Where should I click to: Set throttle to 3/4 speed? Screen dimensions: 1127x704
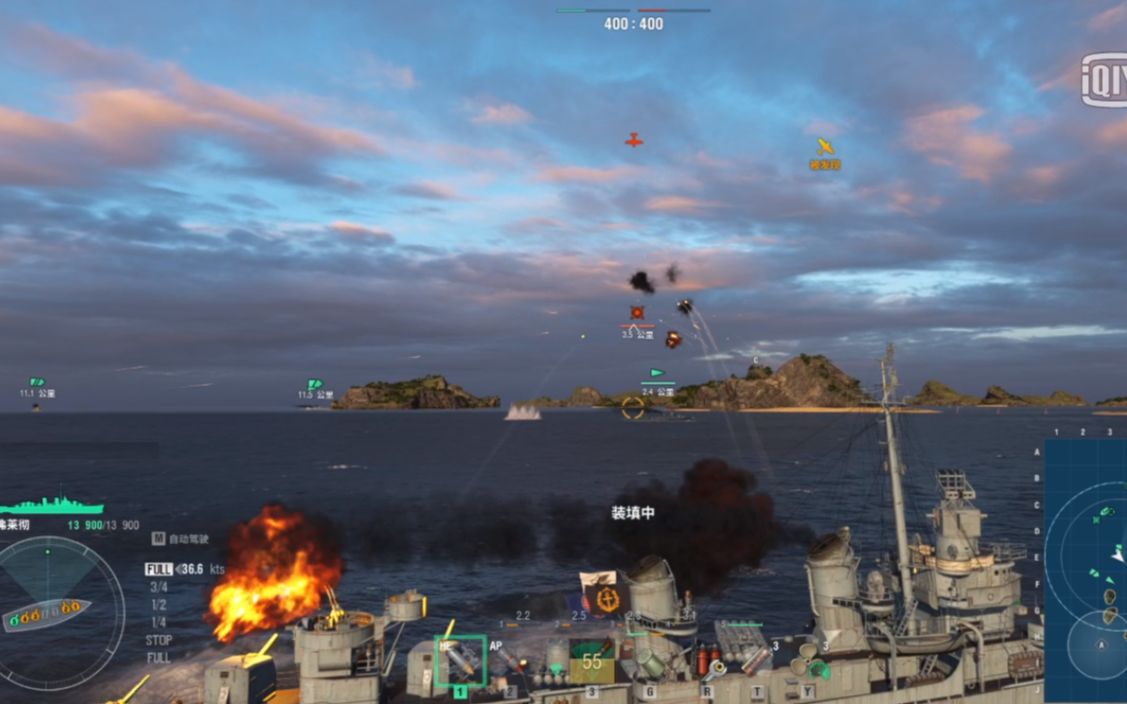(x=158, y=587)
